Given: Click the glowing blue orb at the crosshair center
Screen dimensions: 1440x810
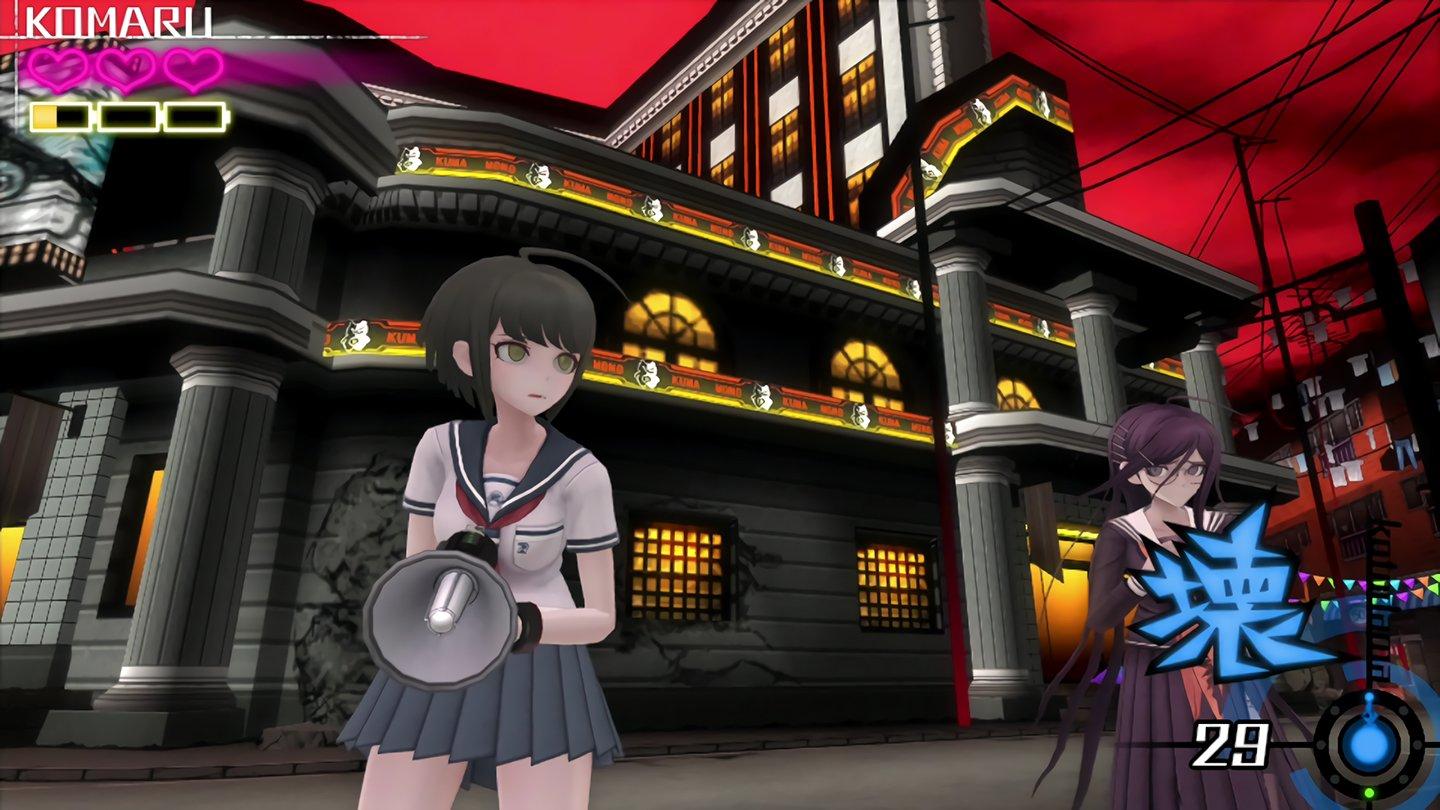Looking at the screenshot, I should 1369,745.
